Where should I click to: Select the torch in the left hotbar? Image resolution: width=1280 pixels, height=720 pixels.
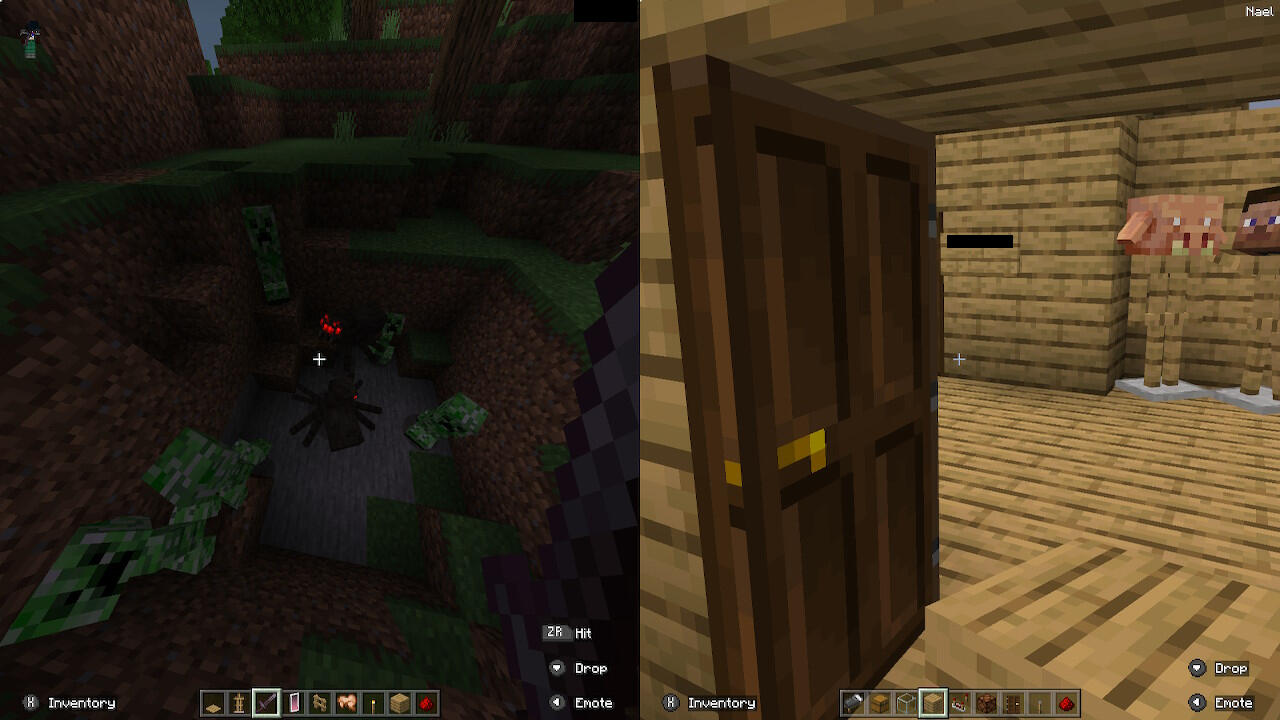(372, 703)
